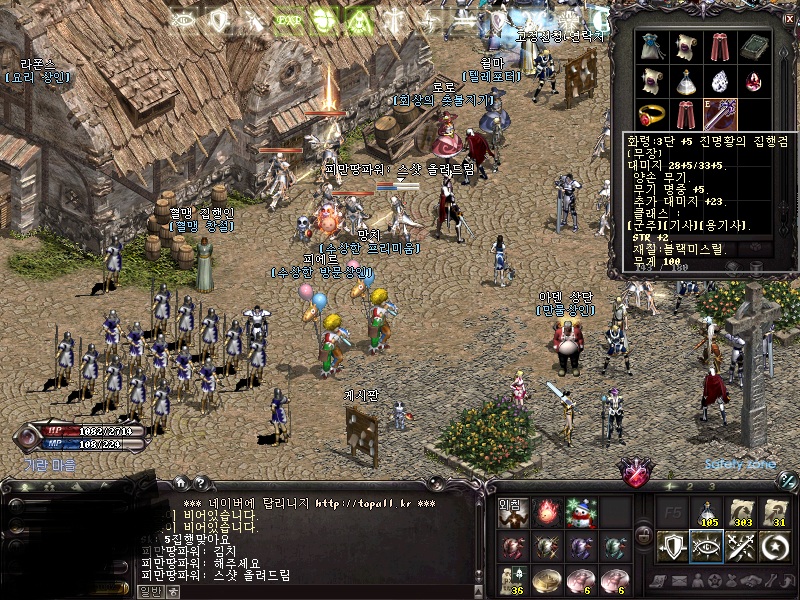This screenshot has height=600, width=800.
Task: Close the inventory panel
Action: point(789,17)
